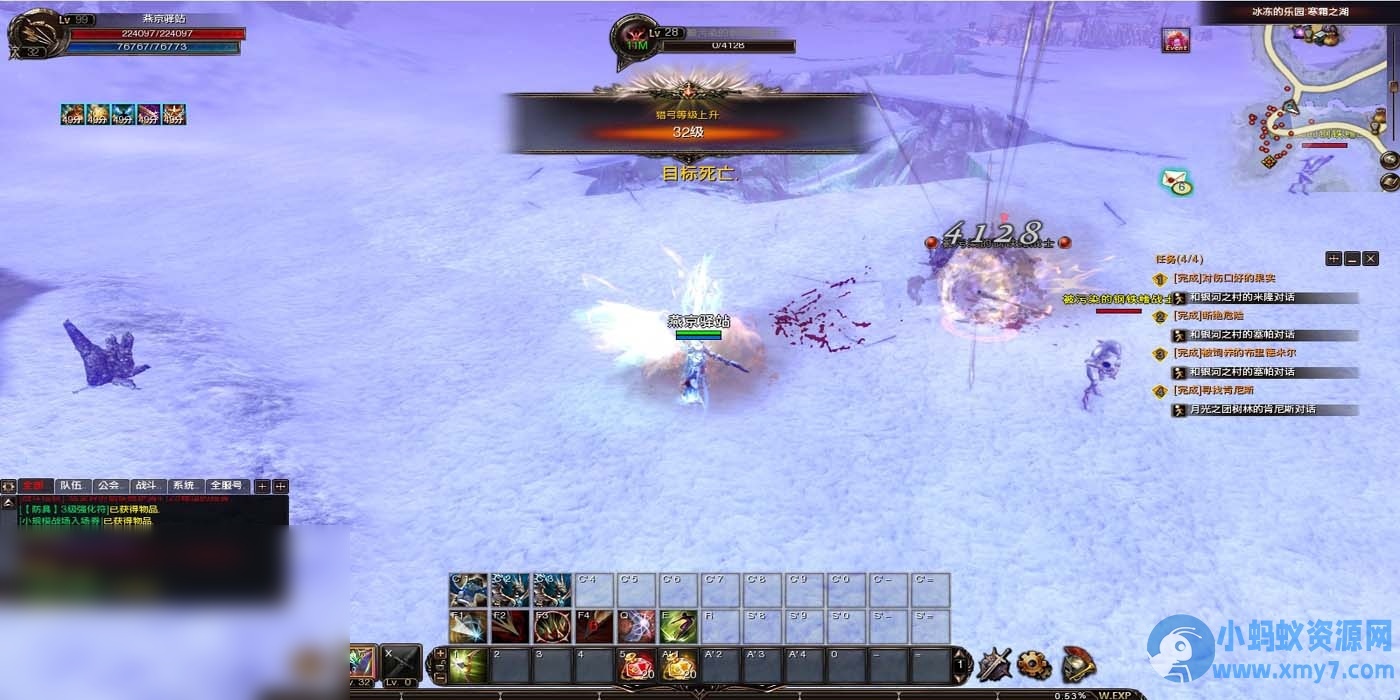1400x700 pixels.
Task: Select the 战斗 chat tab
Action: [x=146, y=486]
